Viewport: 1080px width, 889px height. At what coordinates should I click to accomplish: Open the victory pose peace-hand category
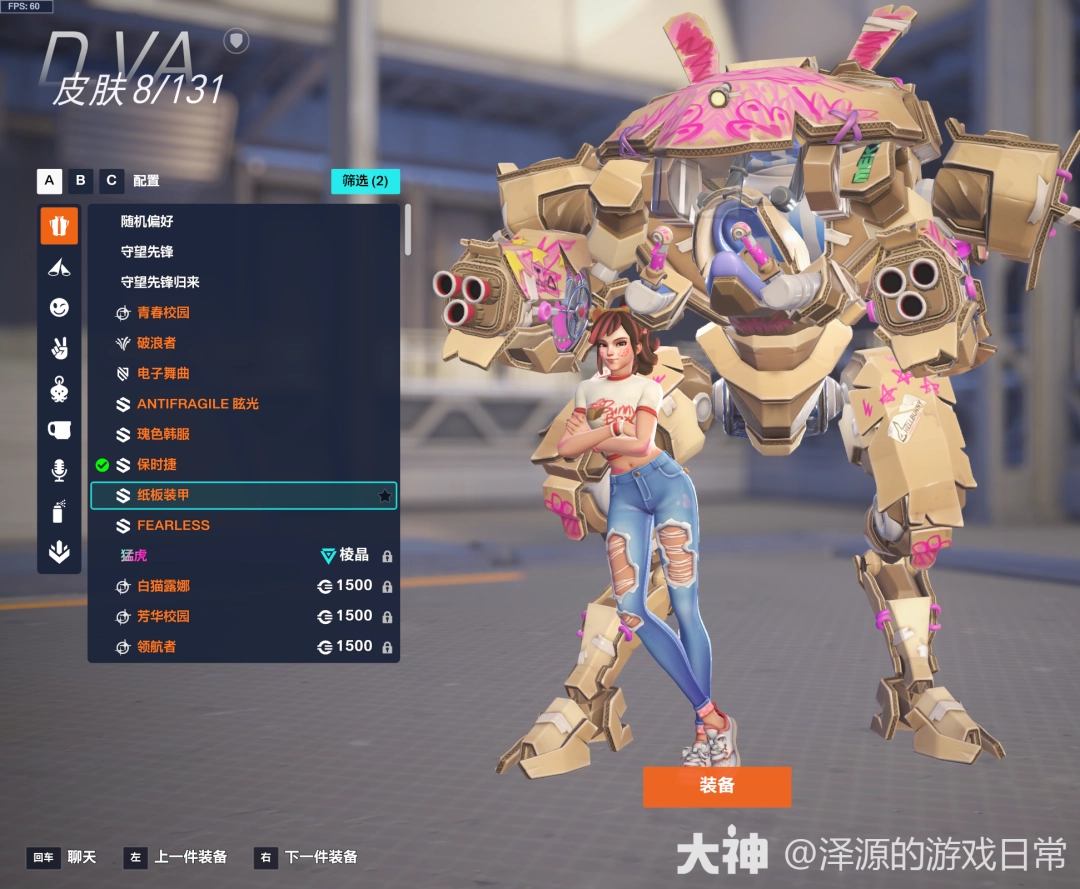pos(59,348)
